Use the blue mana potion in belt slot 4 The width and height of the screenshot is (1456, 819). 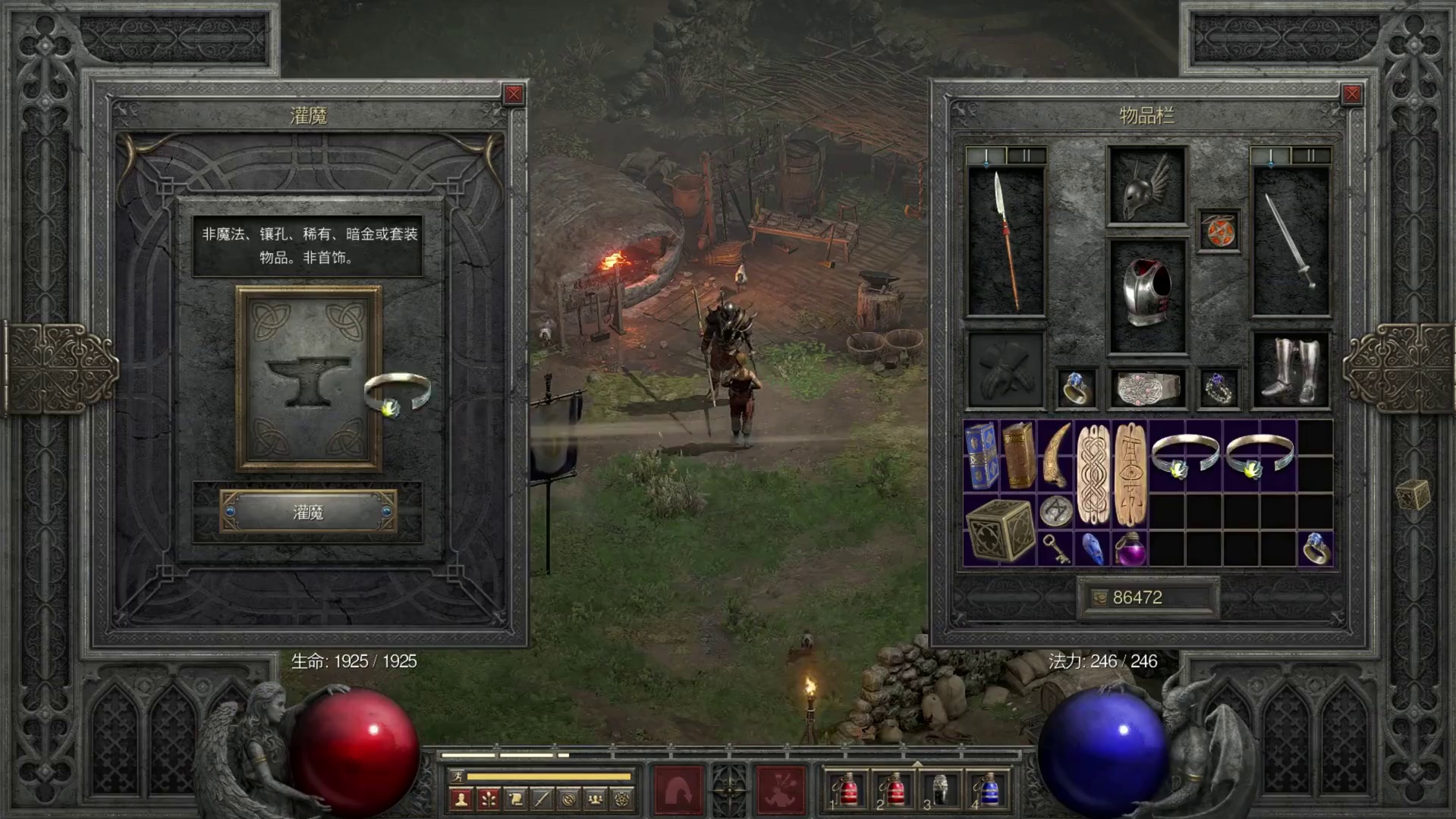[987, 790]
